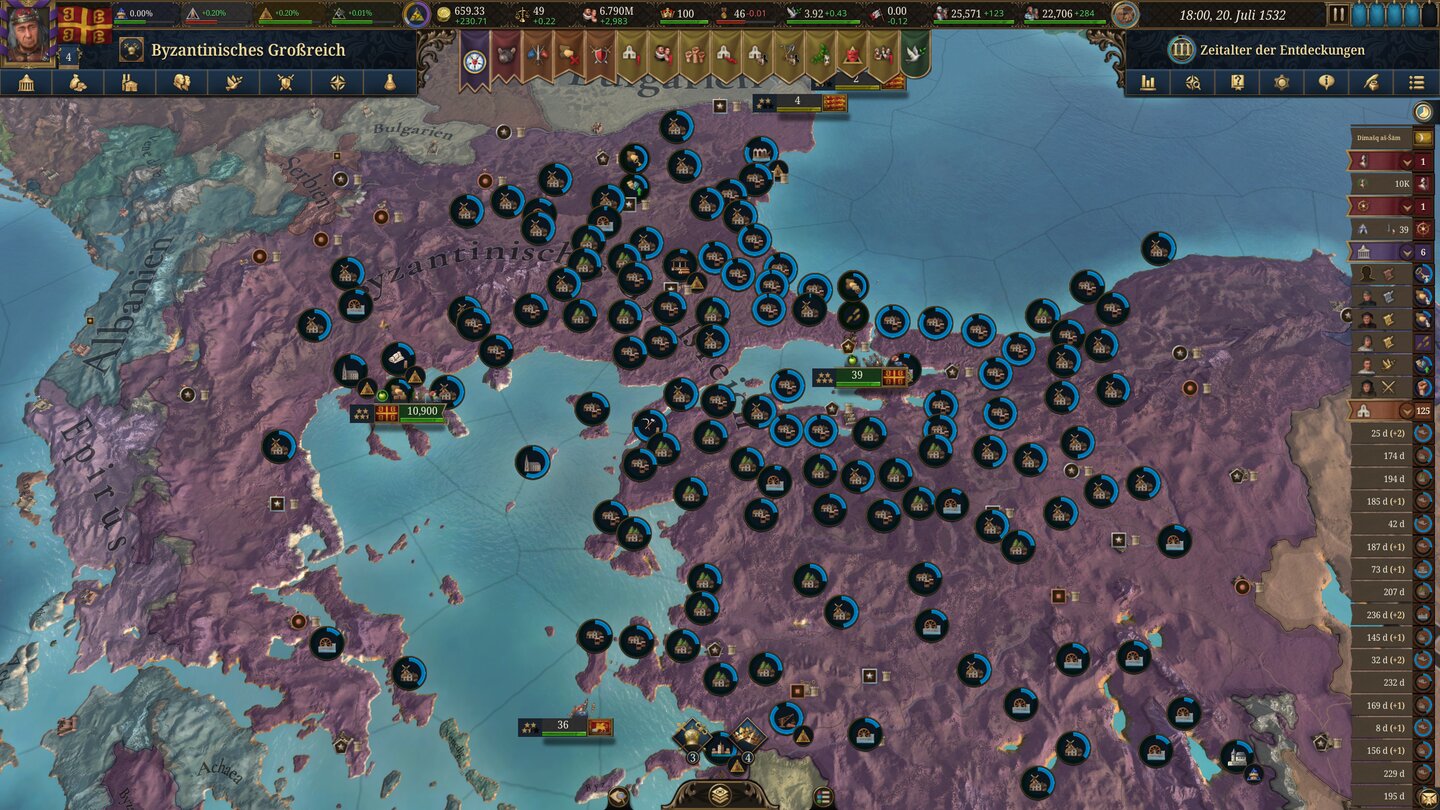Open the population panel via the heads icon
Image resolution: width=1440 pixels, height=810 pixels.
[x=182, y=82]
